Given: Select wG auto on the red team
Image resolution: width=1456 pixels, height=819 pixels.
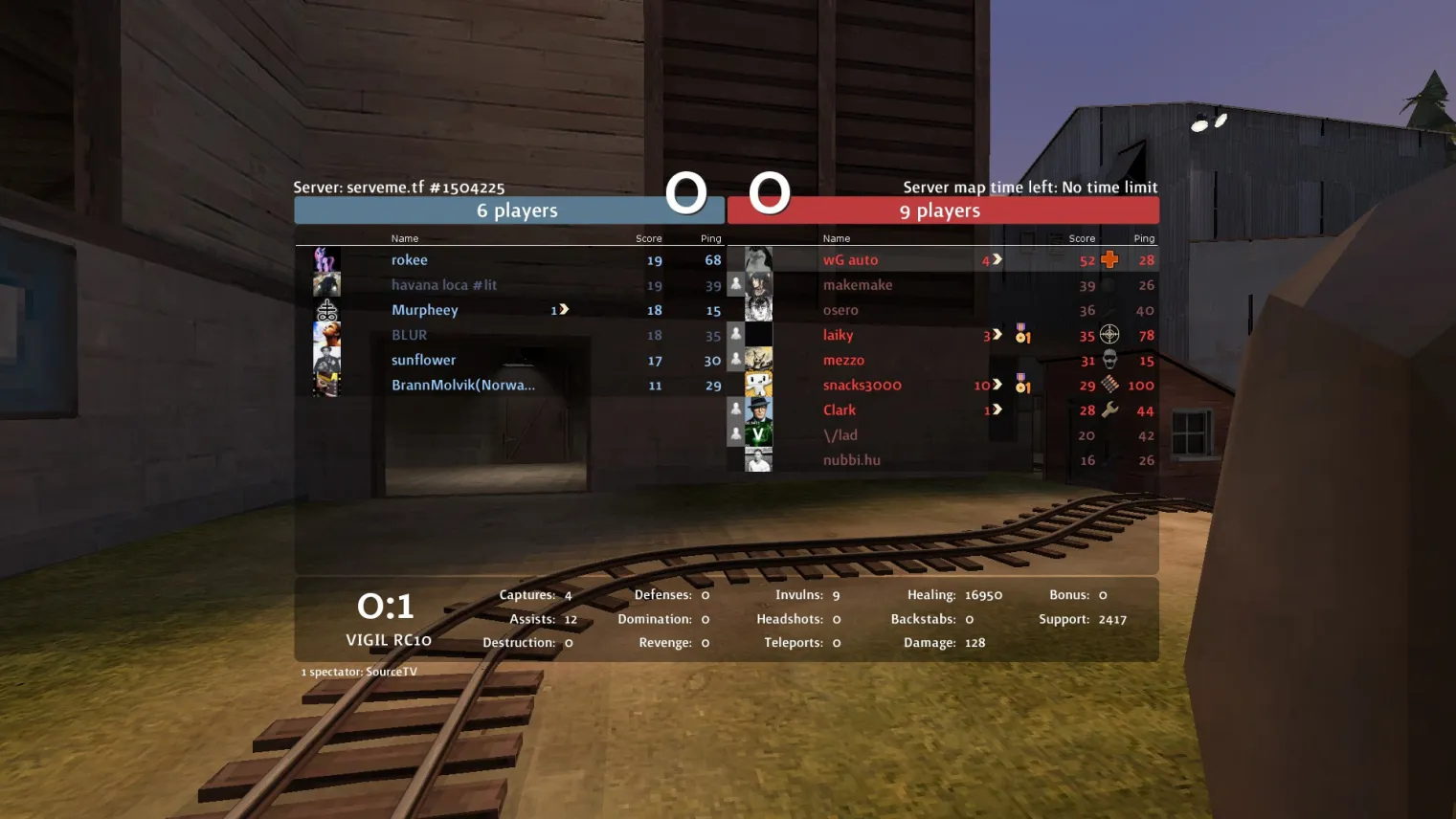Looking at the screenshot, I should (x=850, y=260).
